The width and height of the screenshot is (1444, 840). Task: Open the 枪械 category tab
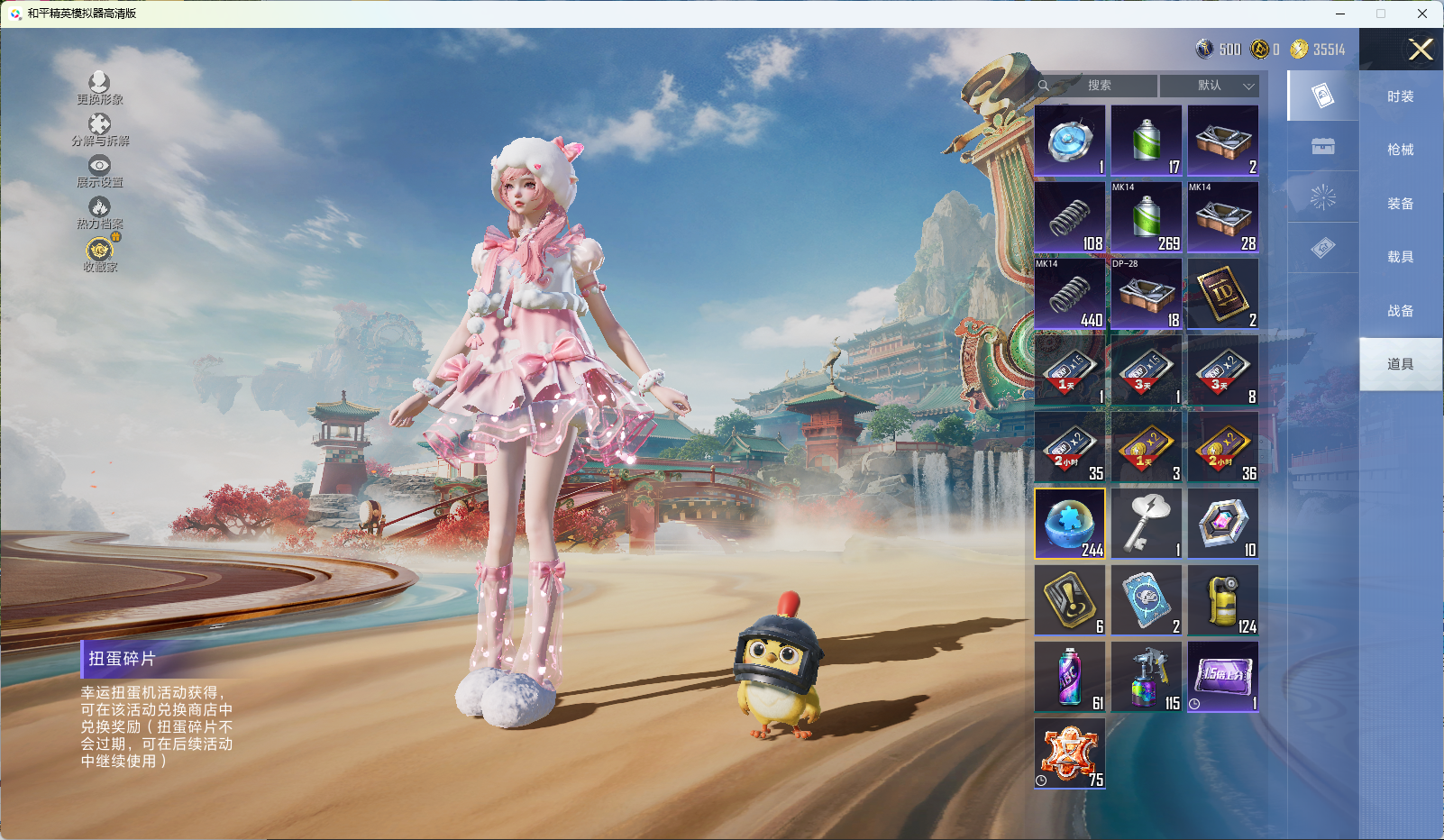click(x=1400, y=150)
